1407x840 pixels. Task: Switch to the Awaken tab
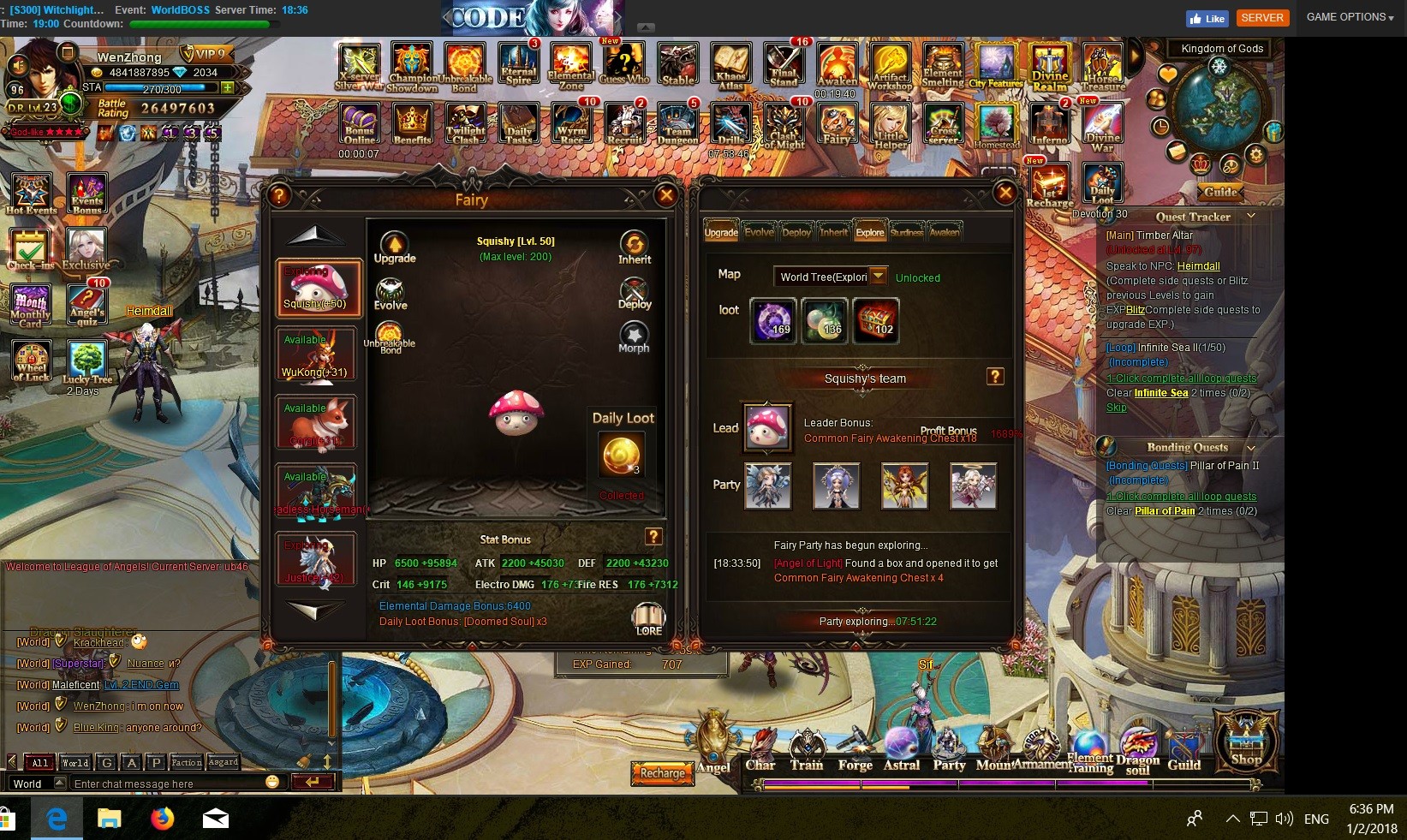coord(945,232)
